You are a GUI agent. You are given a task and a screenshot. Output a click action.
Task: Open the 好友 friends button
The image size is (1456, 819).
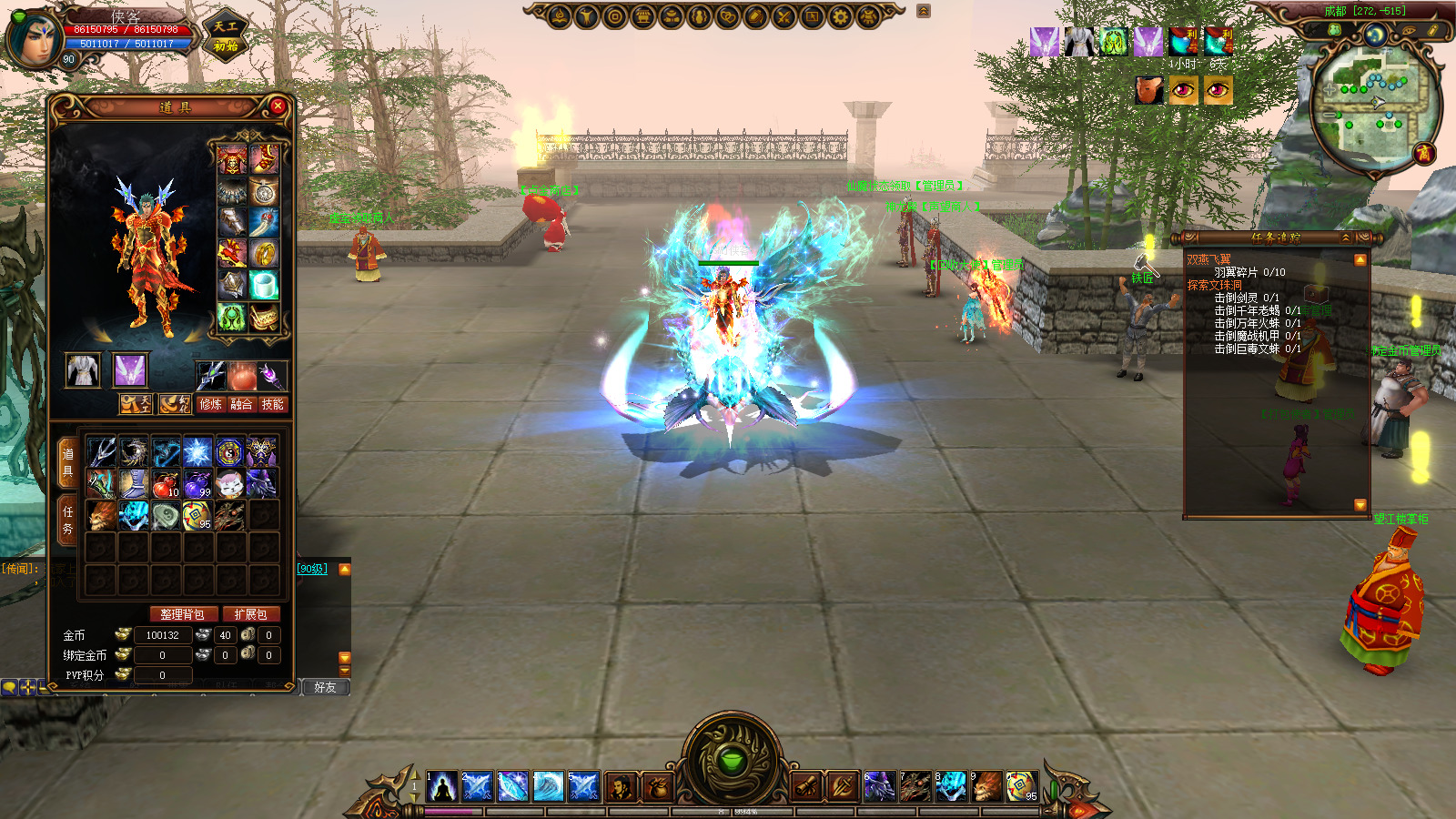[x=325, y=687]
